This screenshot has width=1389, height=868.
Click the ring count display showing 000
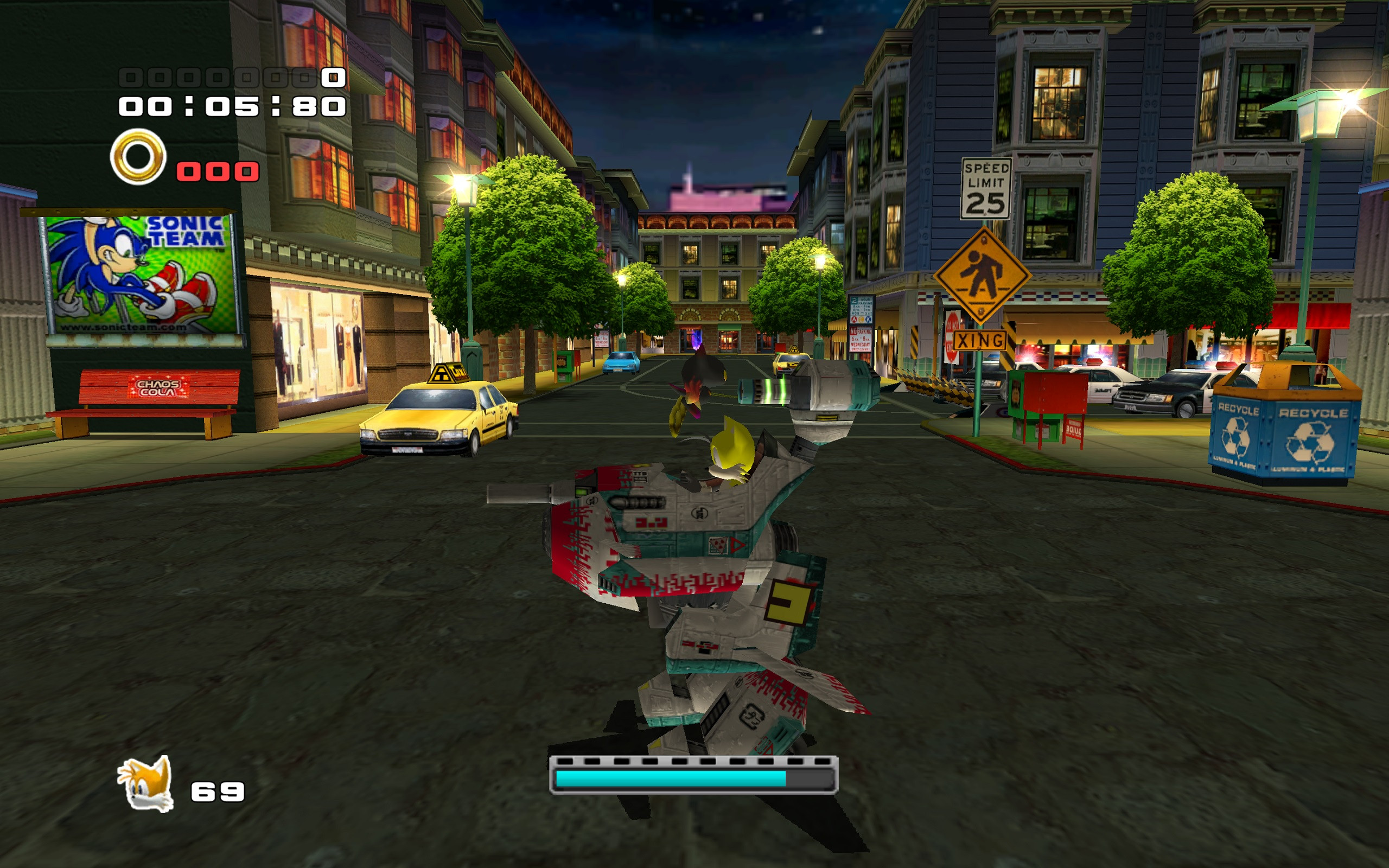tap(216, 170)
